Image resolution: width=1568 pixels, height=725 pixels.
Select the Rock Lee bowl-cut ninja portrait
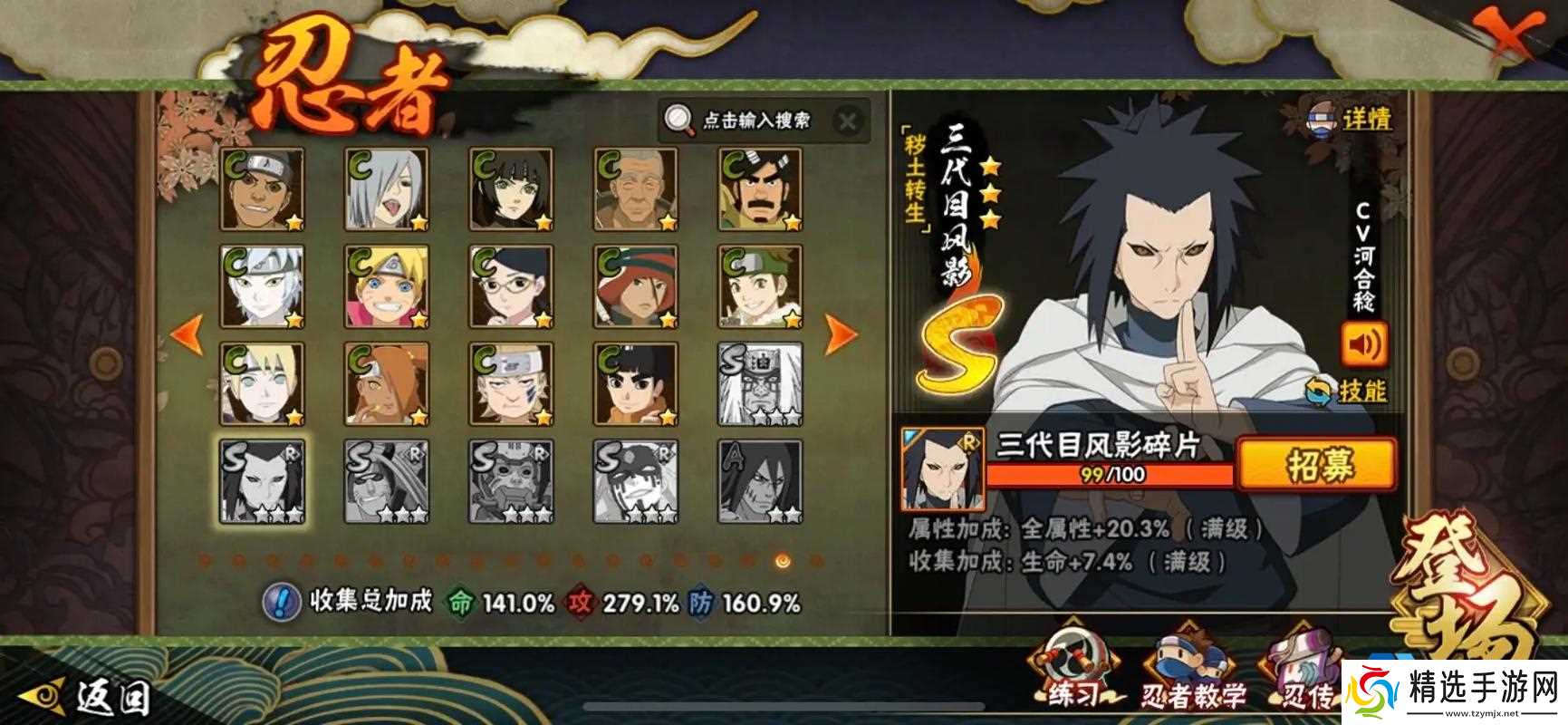point(636,384)
